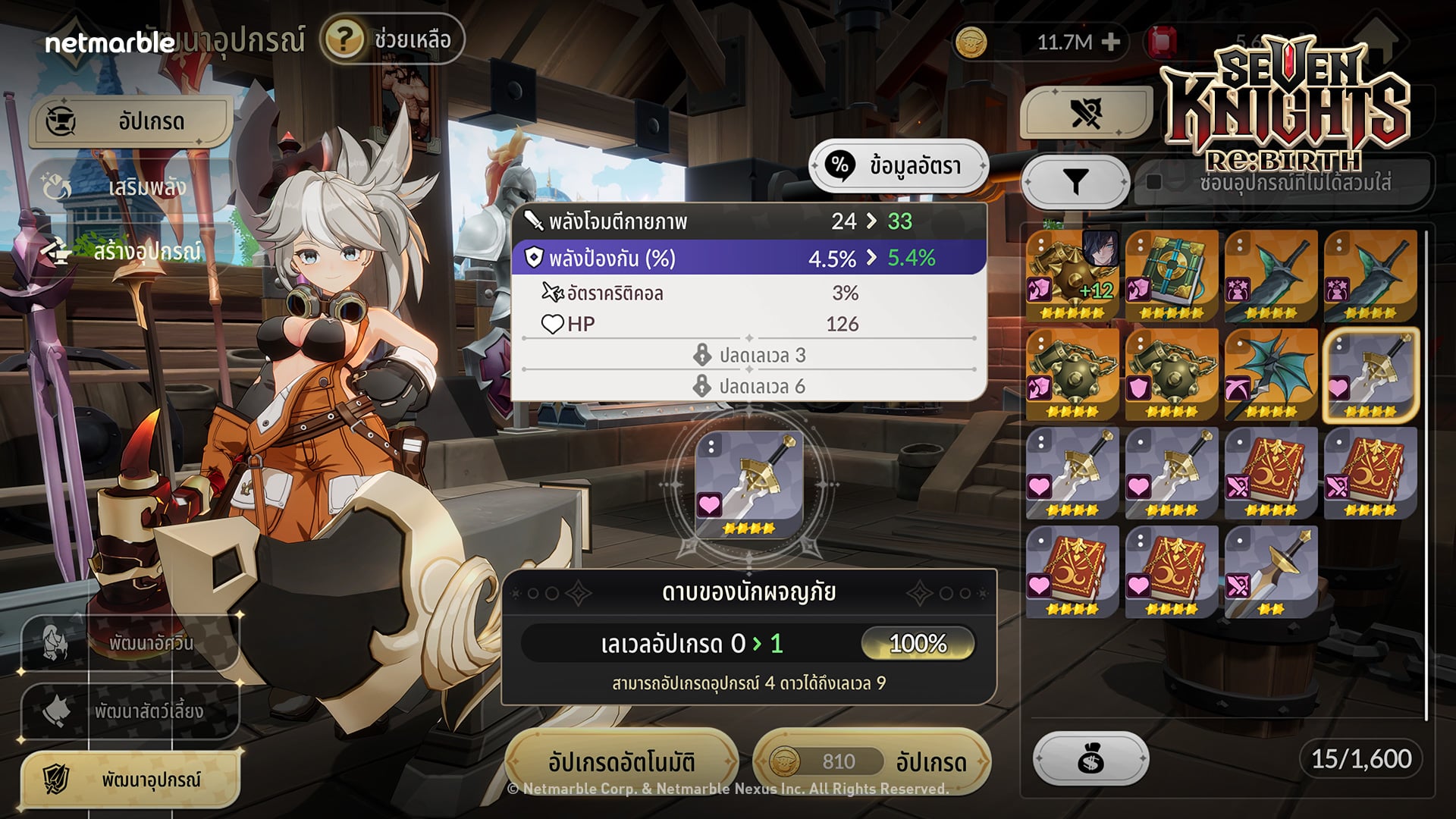Select the +12 spiked mace item
This screenshot has height=819, width=1456.
pyautogui.click(x=1072, y=276)
